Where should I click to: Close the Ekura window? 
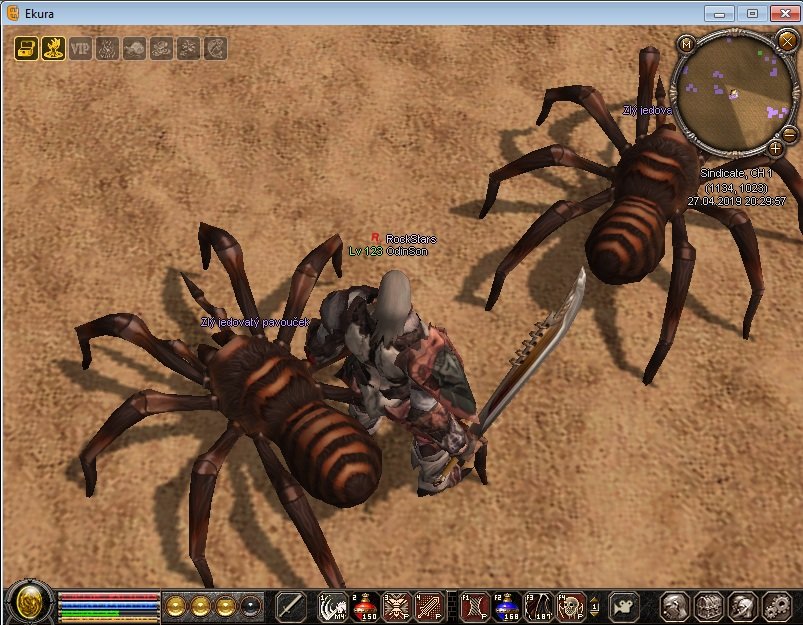pyautogui.click(x=784, y=13)
